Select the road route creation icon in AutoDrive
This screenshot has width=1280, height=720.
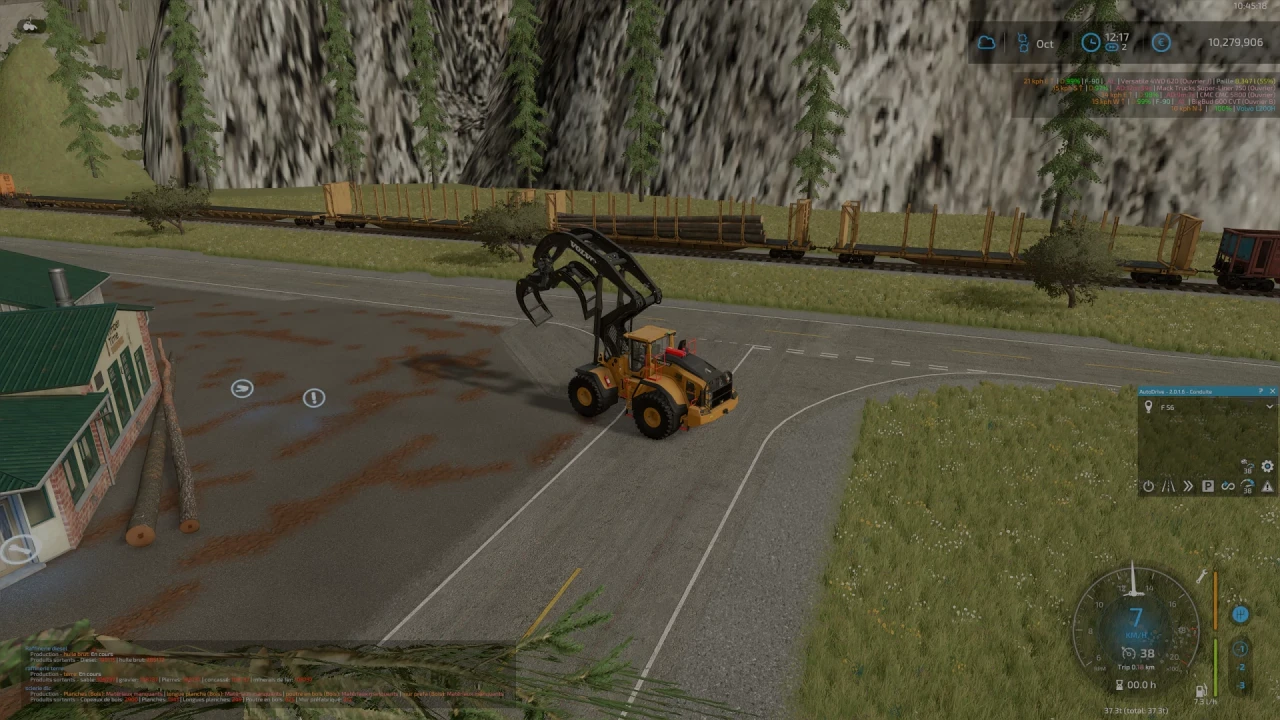(1168, 486)
